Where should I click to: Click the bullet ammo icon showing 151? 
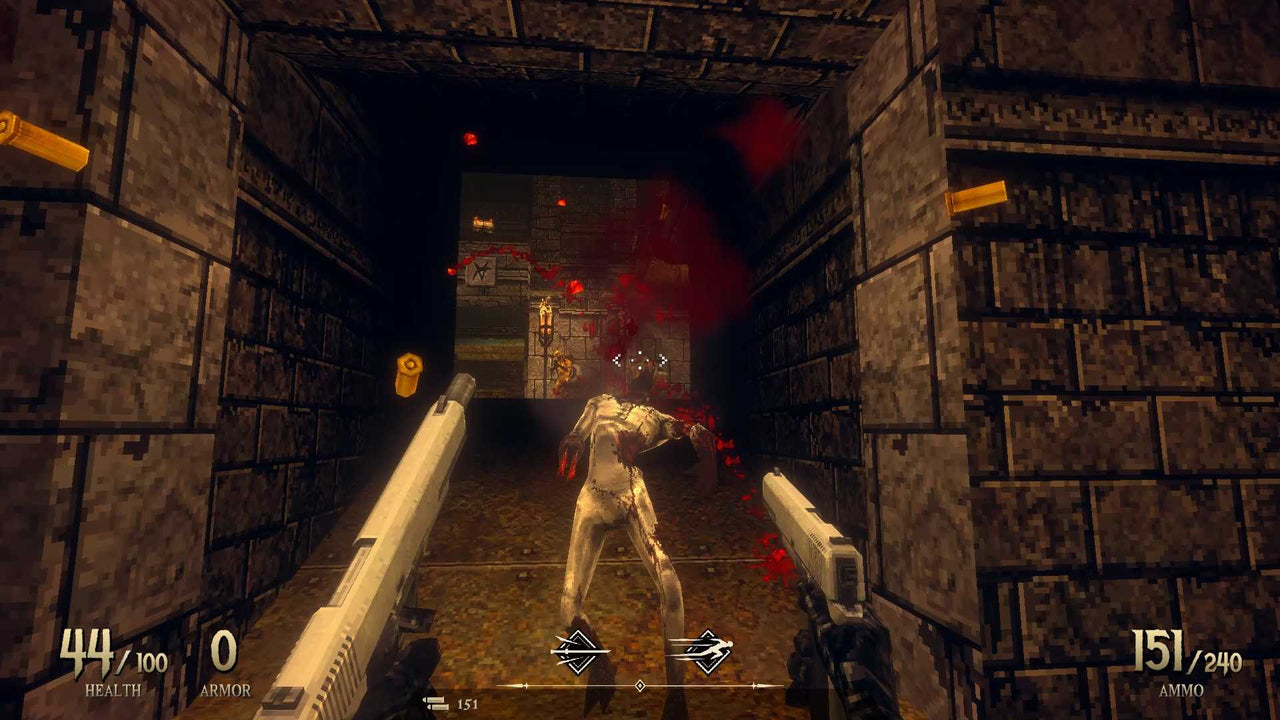pyautogui.click(x=436, y=704)
